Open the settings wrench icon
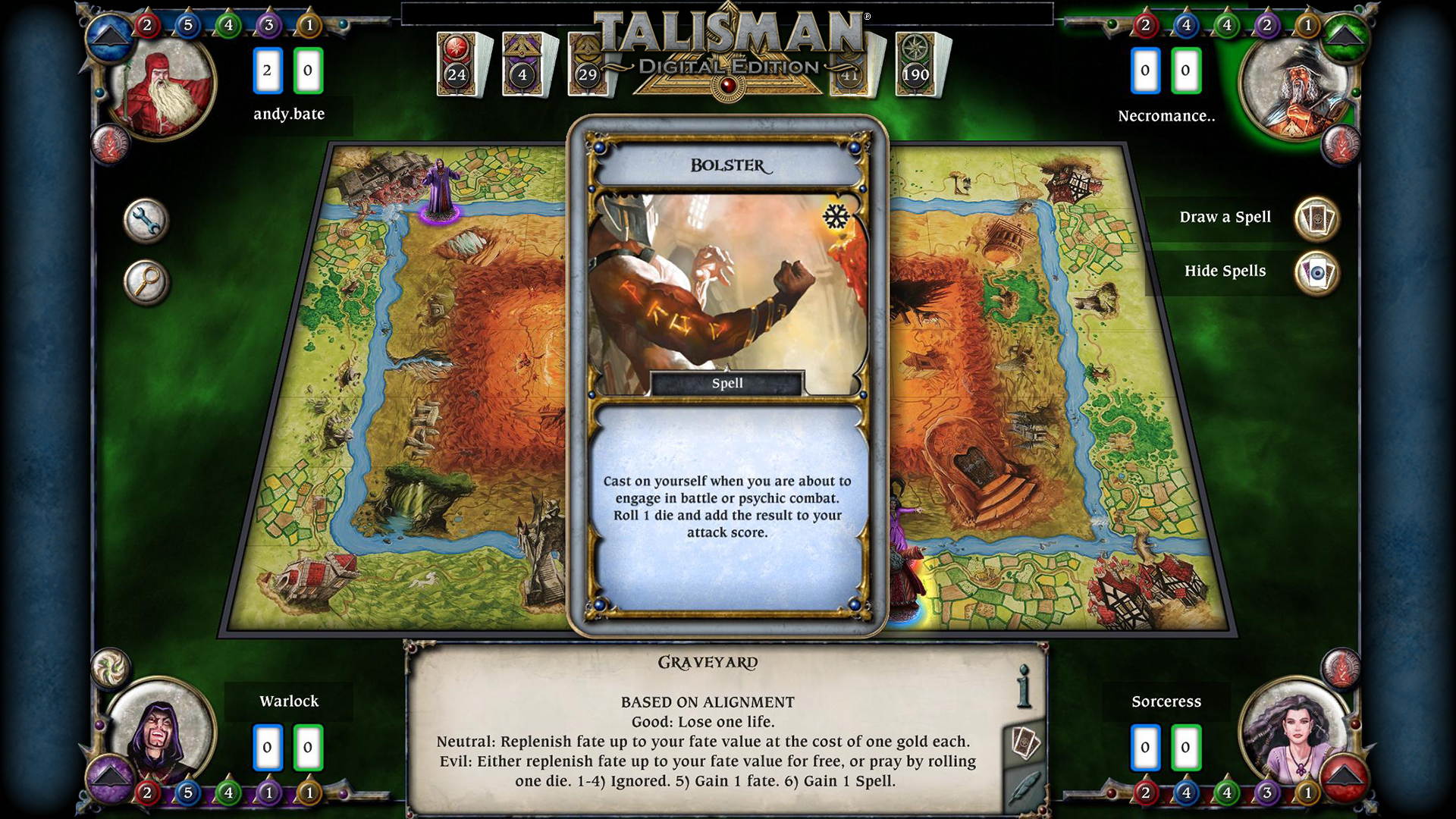The width and height of the screenshot is (1456, 819). tap(146, 221)
